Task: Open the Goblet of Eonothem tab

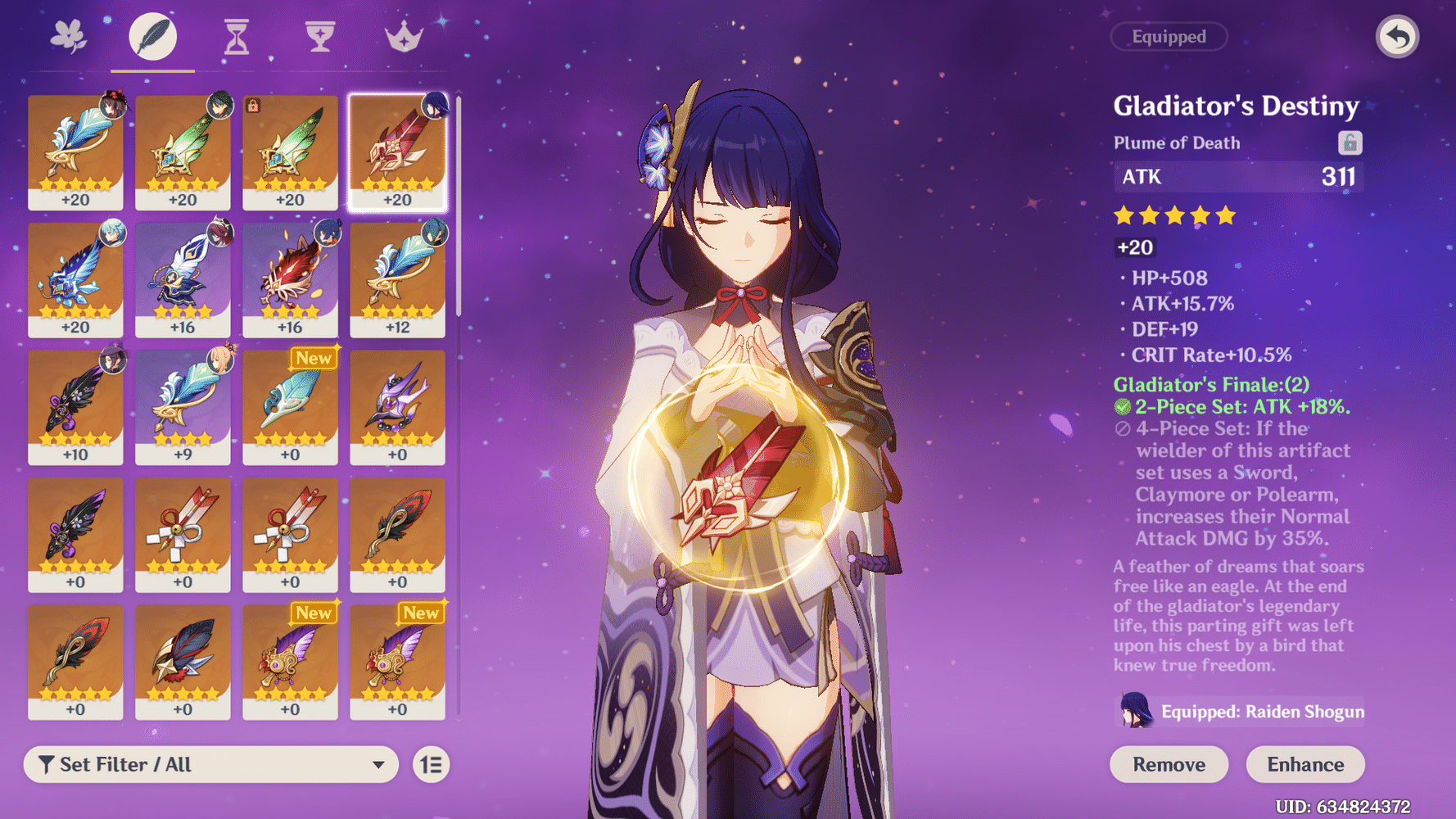Action: (320, 37)
